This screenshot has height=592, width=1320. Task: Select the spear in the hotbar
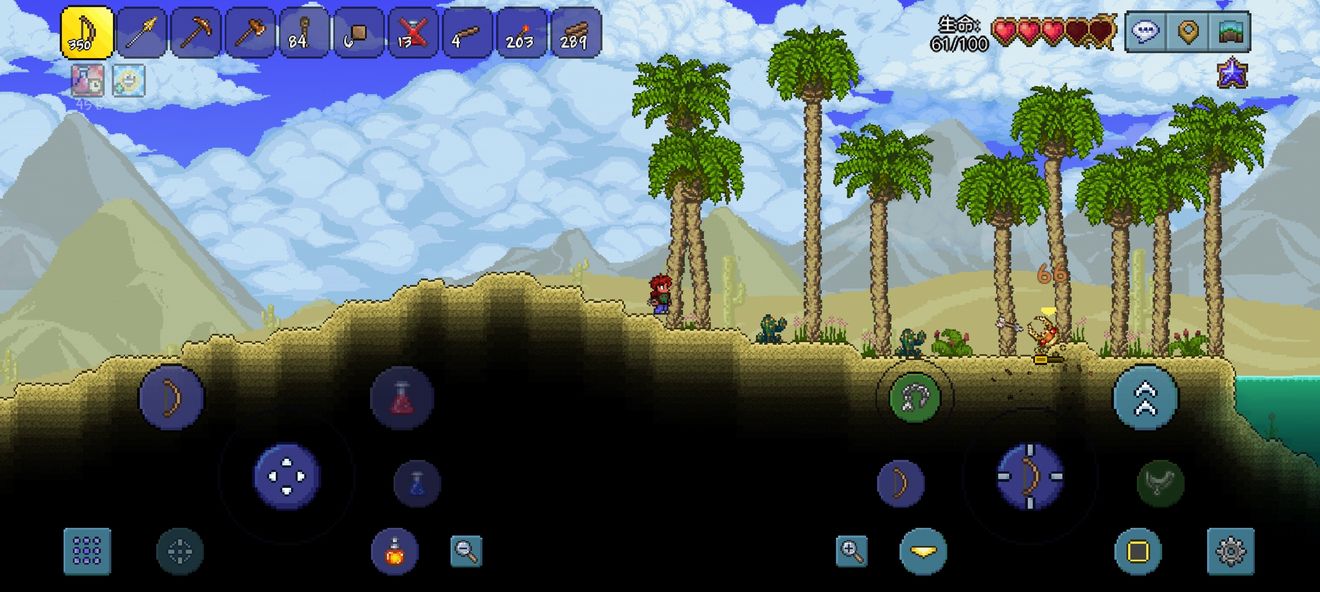point(142,33)
